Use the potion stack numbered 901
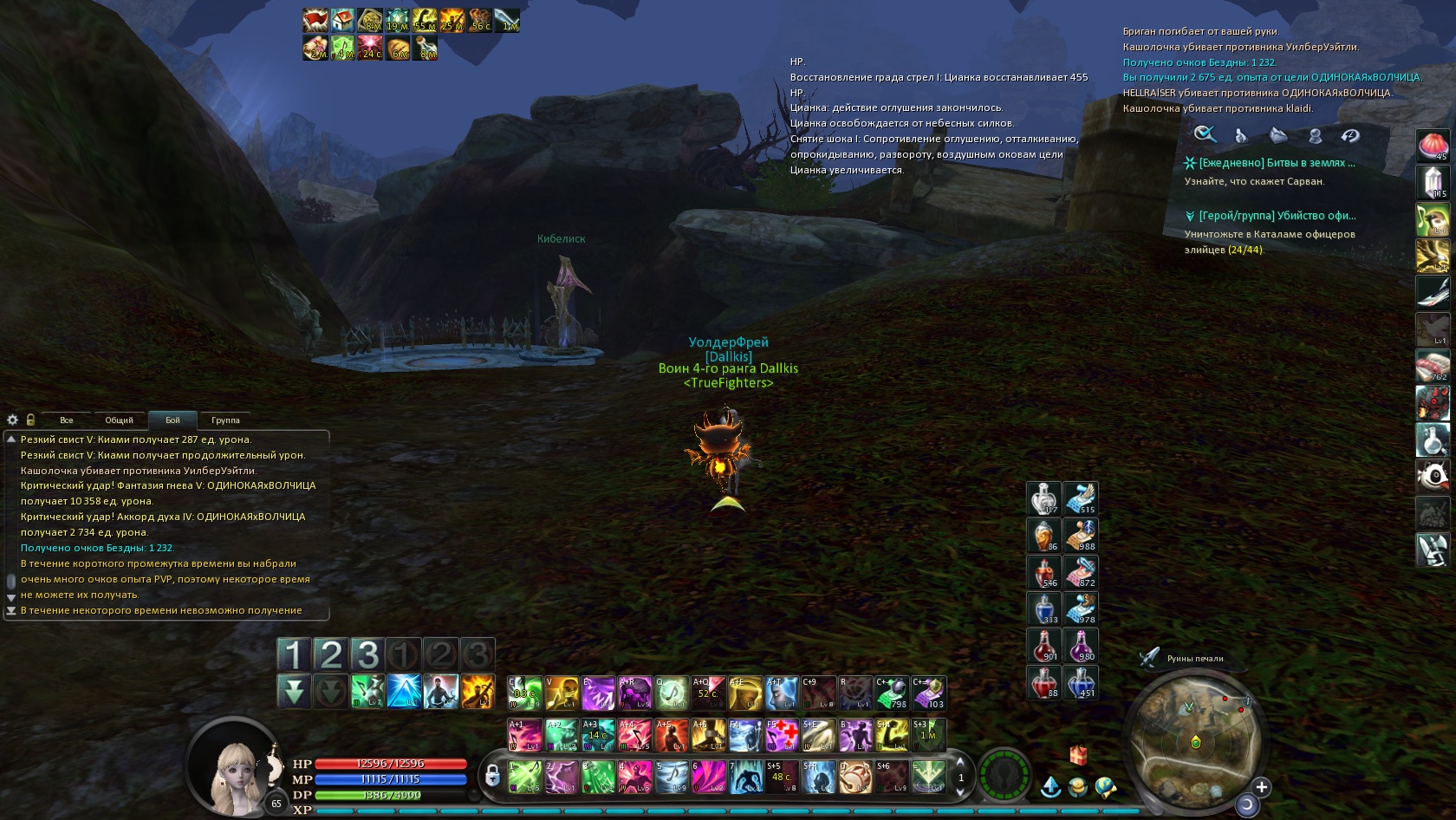The height and width of the screenshot is (820, 1456). (1044, 646)
